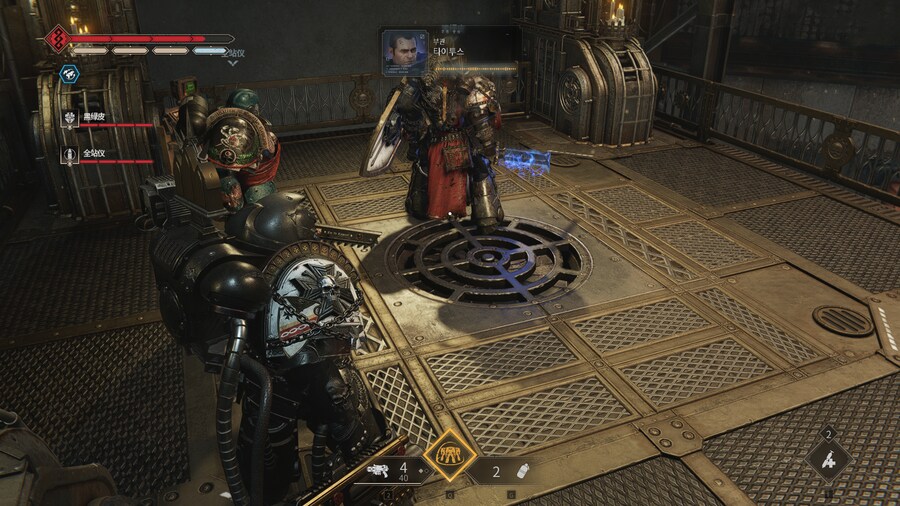Use the stimulant item in the diamond slot
The image size is (900, 506).
[828, 459]
